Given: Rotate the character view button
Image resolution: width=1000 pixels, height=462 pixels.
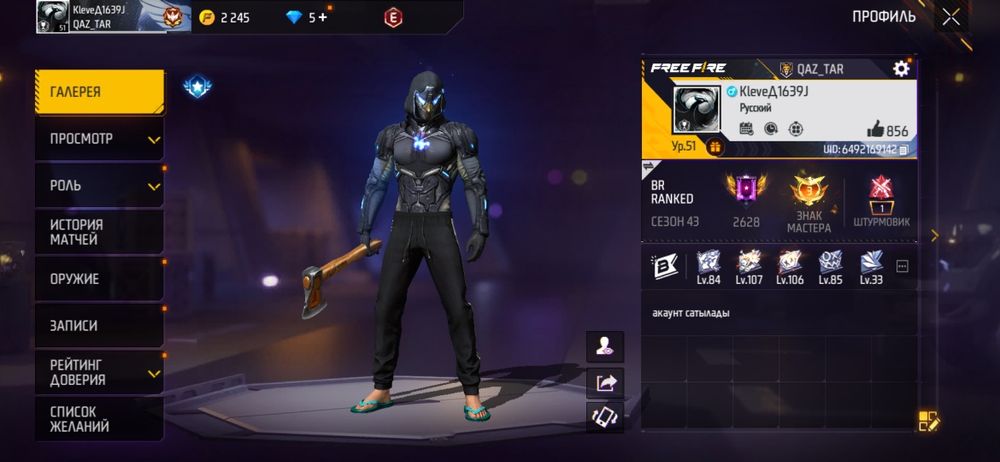Looking at the screenshot, I should (606, 417).
